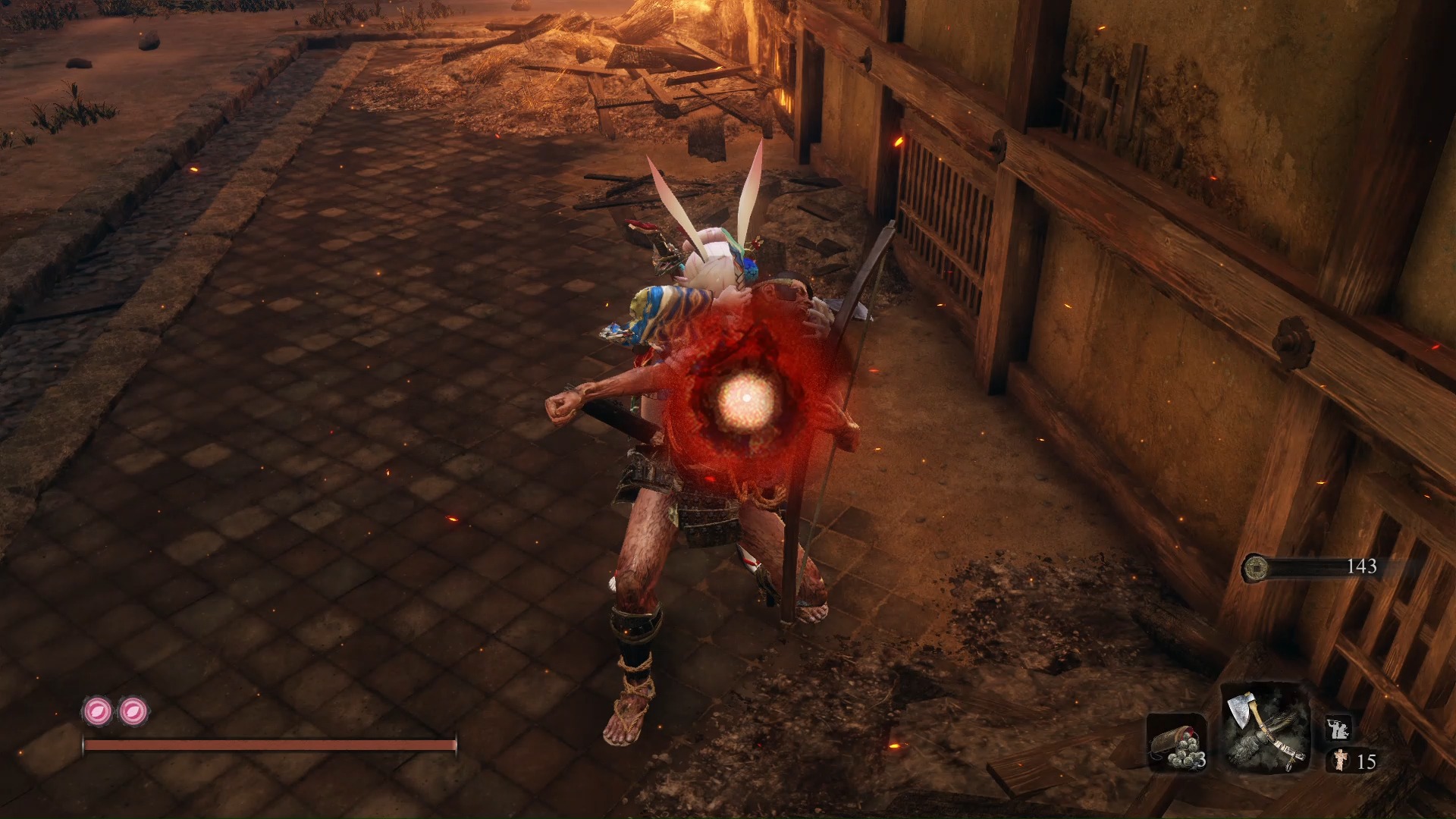Click the spirit emblem icon
The height and width of the screenshot is (819, 1456).
point(1340,760)
